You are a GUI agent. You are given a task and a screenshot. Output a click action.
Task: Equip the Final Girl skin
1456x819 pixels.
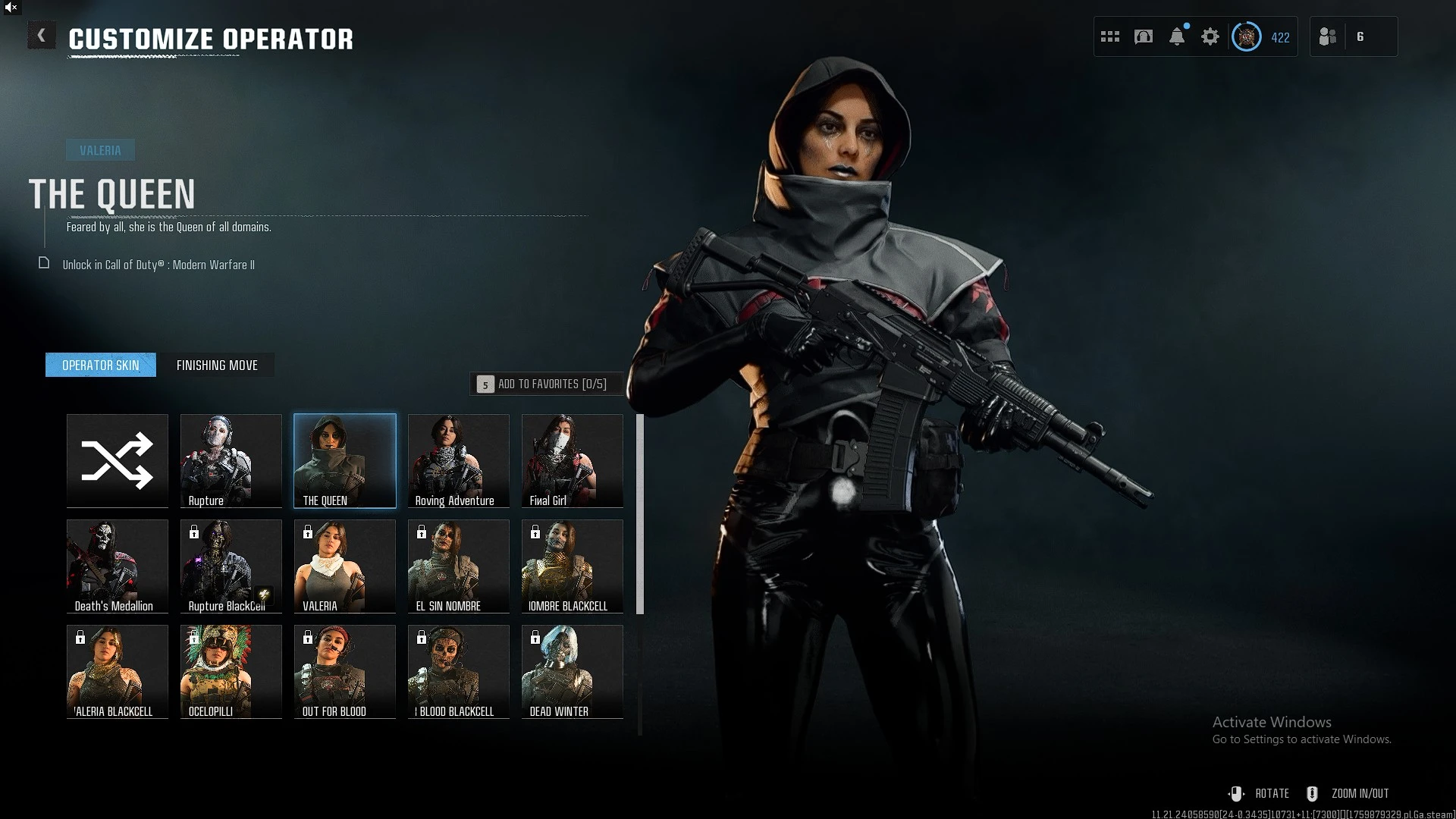click(x=573, y=460)
